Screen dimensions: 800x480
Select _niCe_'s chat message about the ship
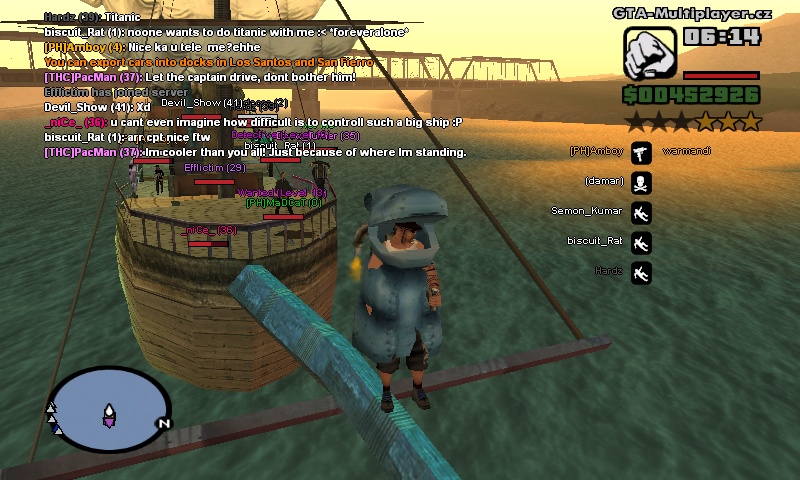(x=253, y=122)
